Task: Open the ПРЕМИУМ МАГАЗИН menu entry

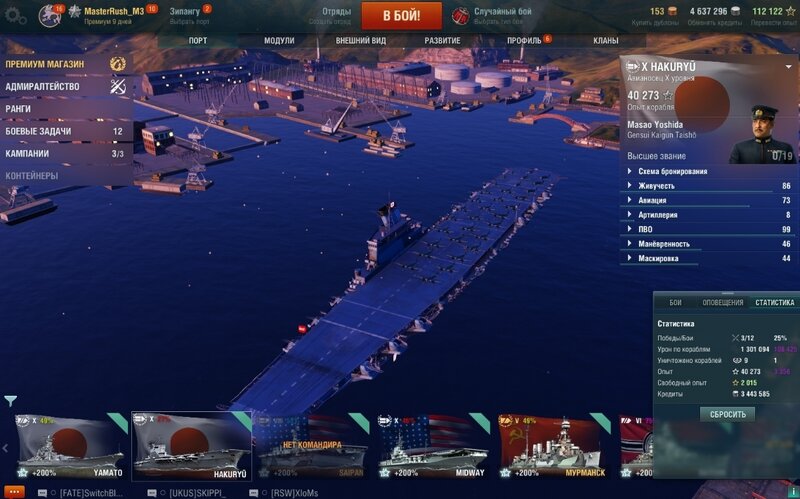Action: pyautogui.click(x=45, y=64)
